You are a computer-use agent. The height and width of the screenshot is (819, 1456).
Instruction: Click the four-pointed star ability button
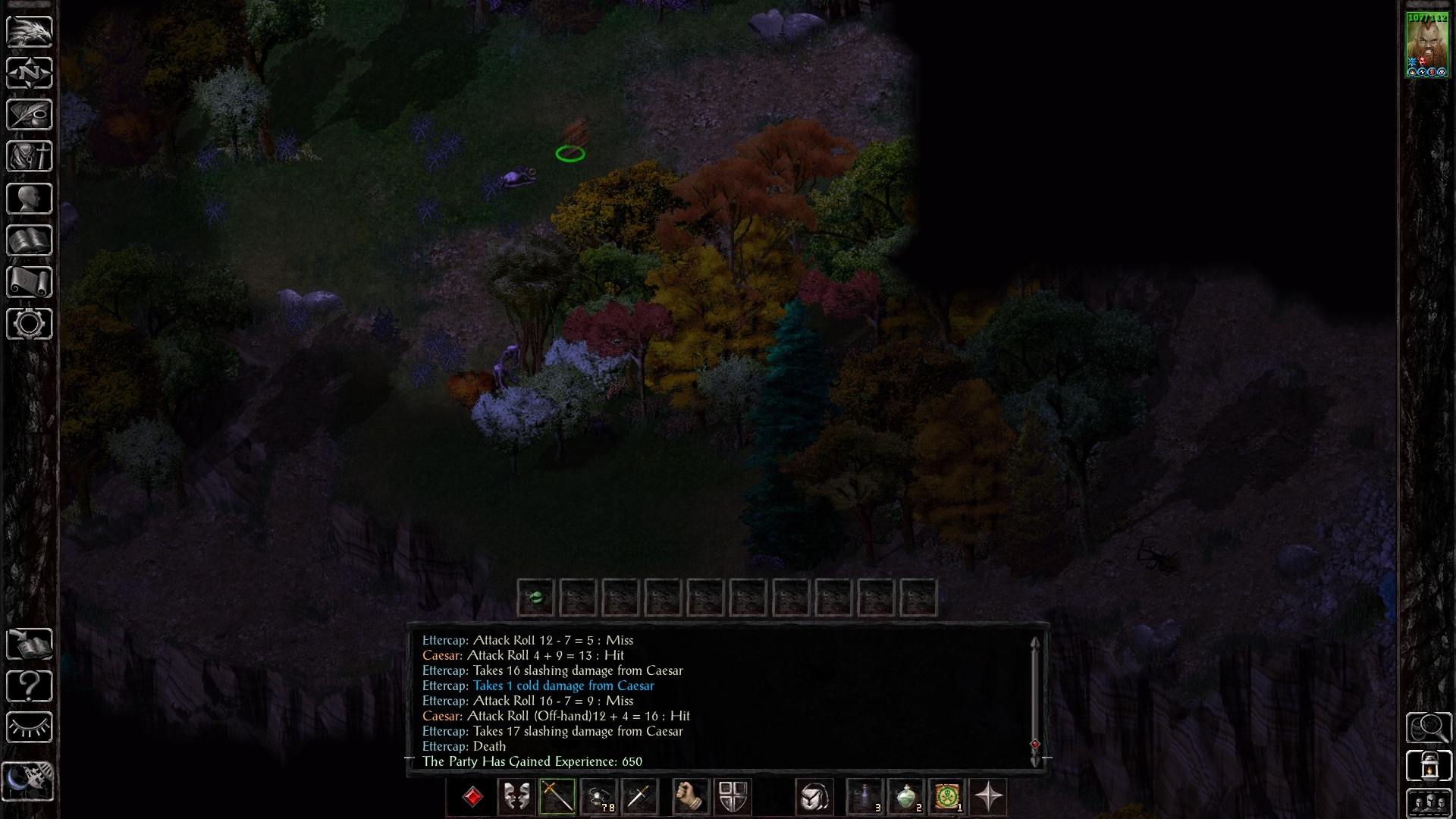[988, 797]
